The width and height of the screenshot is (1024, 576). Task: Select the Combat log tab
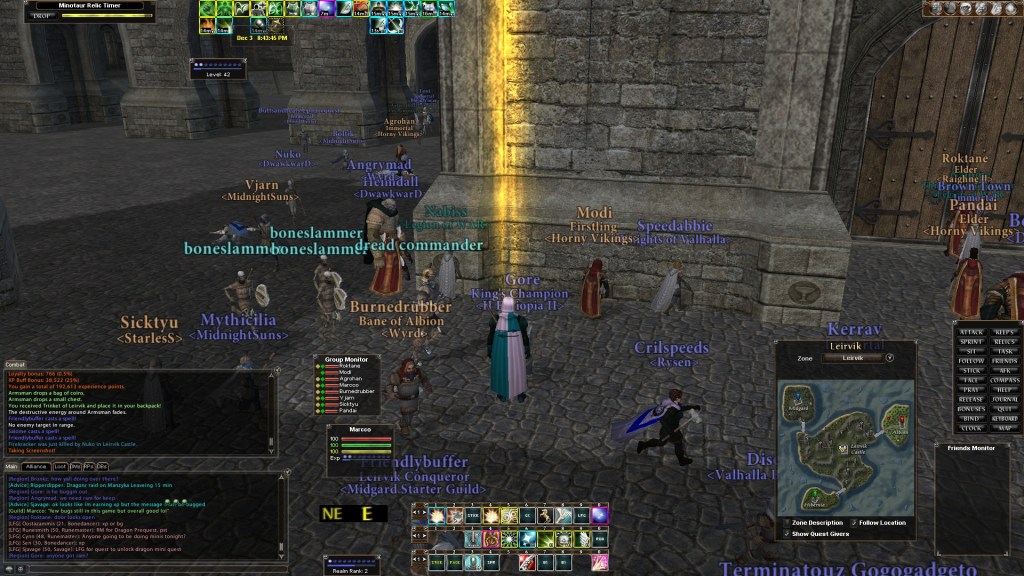16,364
